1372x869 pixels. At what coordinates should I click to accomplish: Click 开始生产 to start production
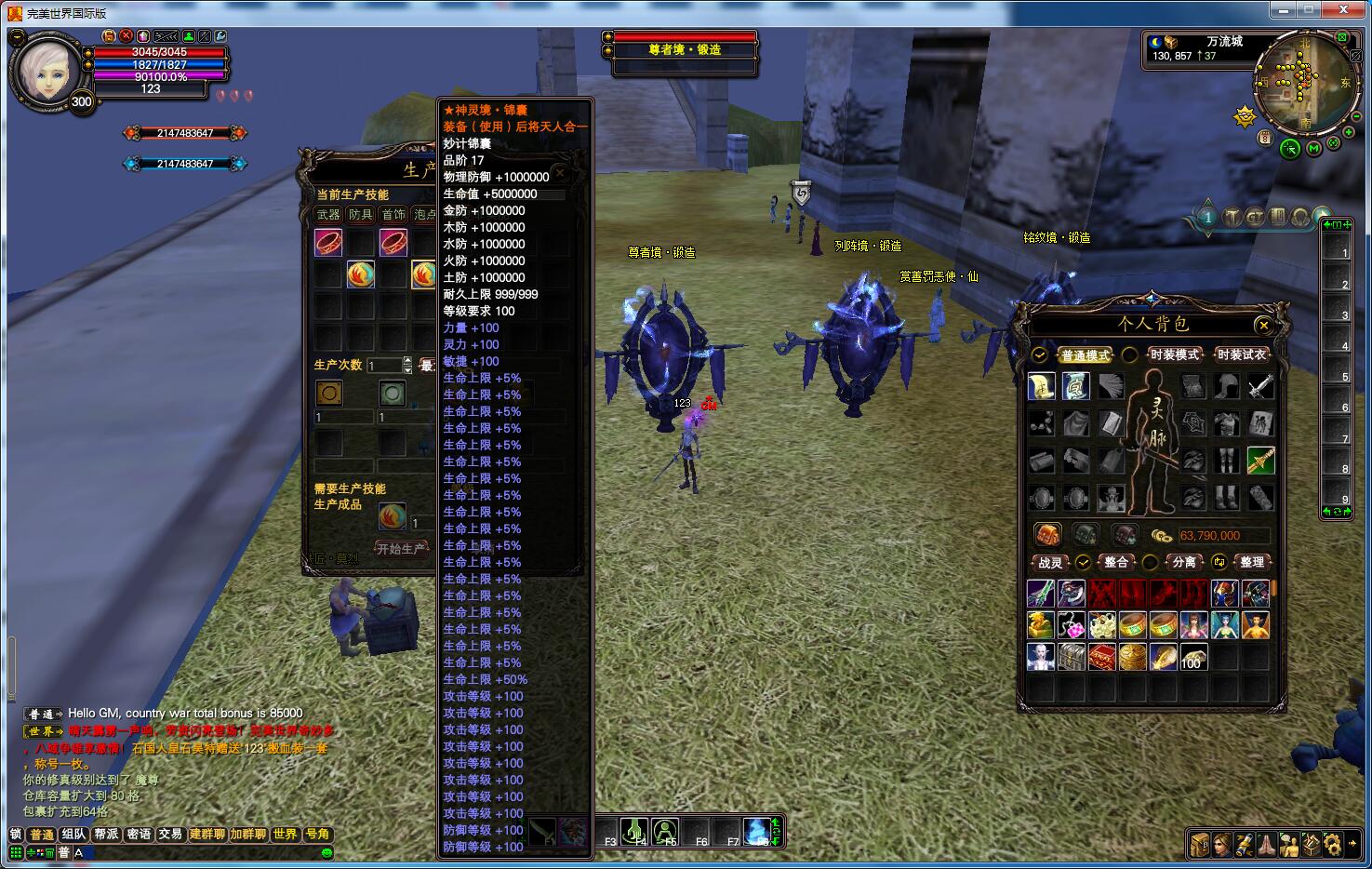pyautogui.click(x=401, y=549)
